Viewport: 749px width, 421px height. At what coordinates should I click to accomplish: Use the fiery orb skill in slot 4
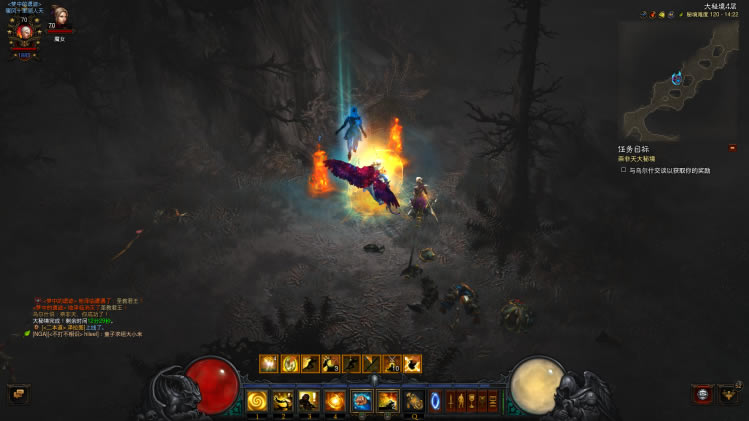coord(335,401)
